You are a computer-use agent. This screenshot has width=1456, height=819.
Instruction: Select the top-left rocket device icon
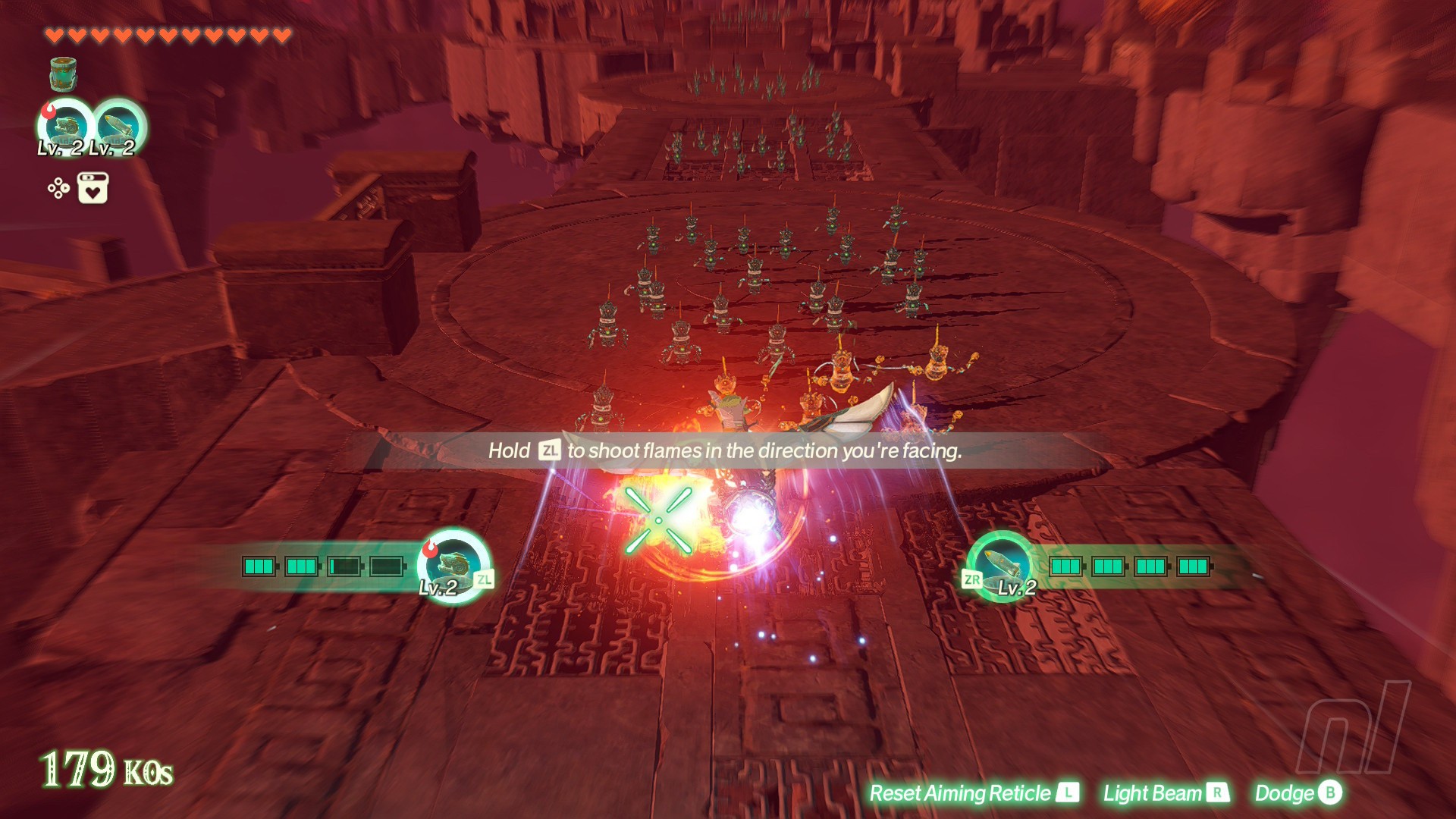[x=118, y=127]
